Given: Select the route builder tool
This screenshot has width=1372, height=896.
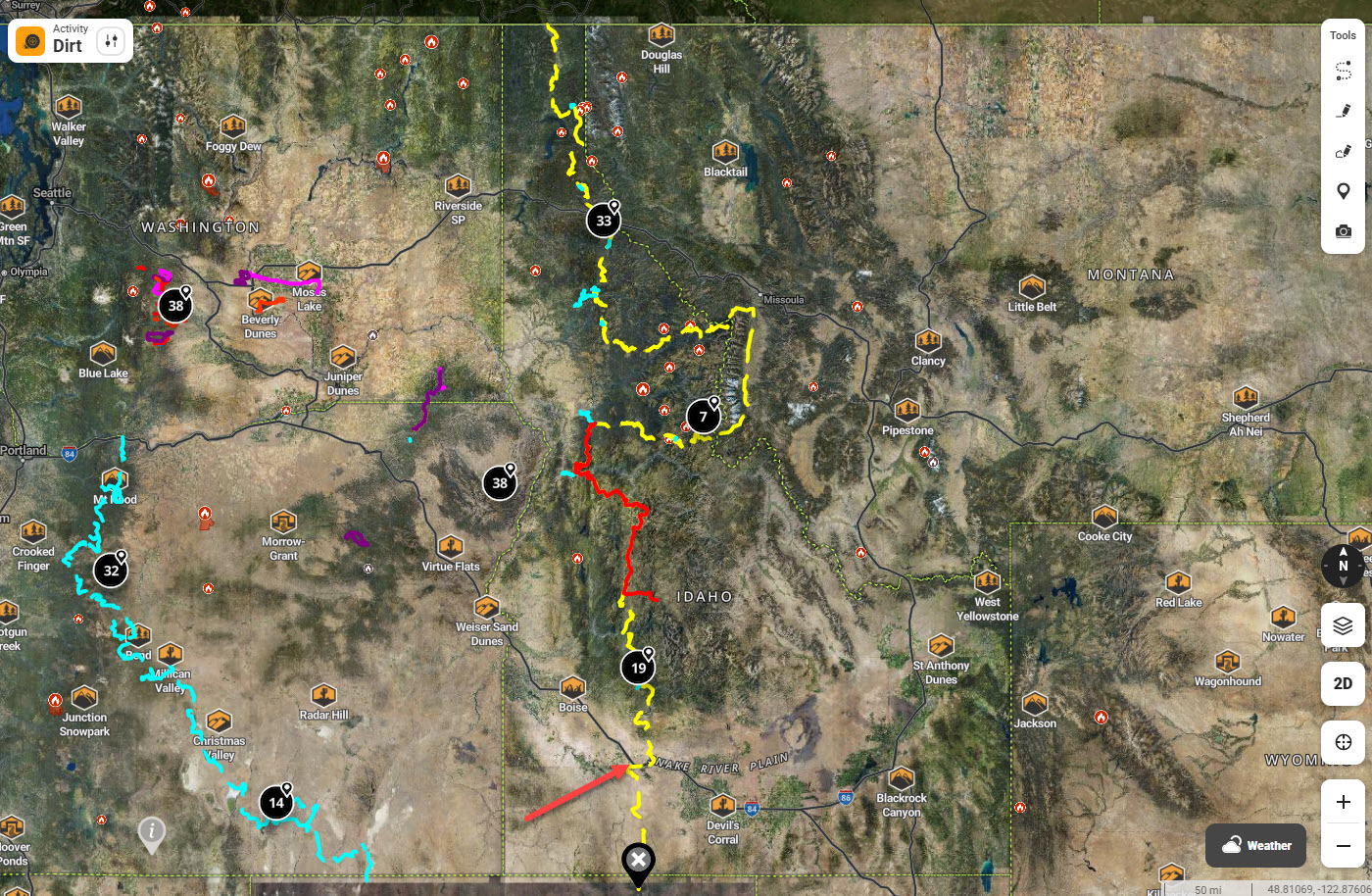Looking at the screenshot, I should pos(1344,70).
